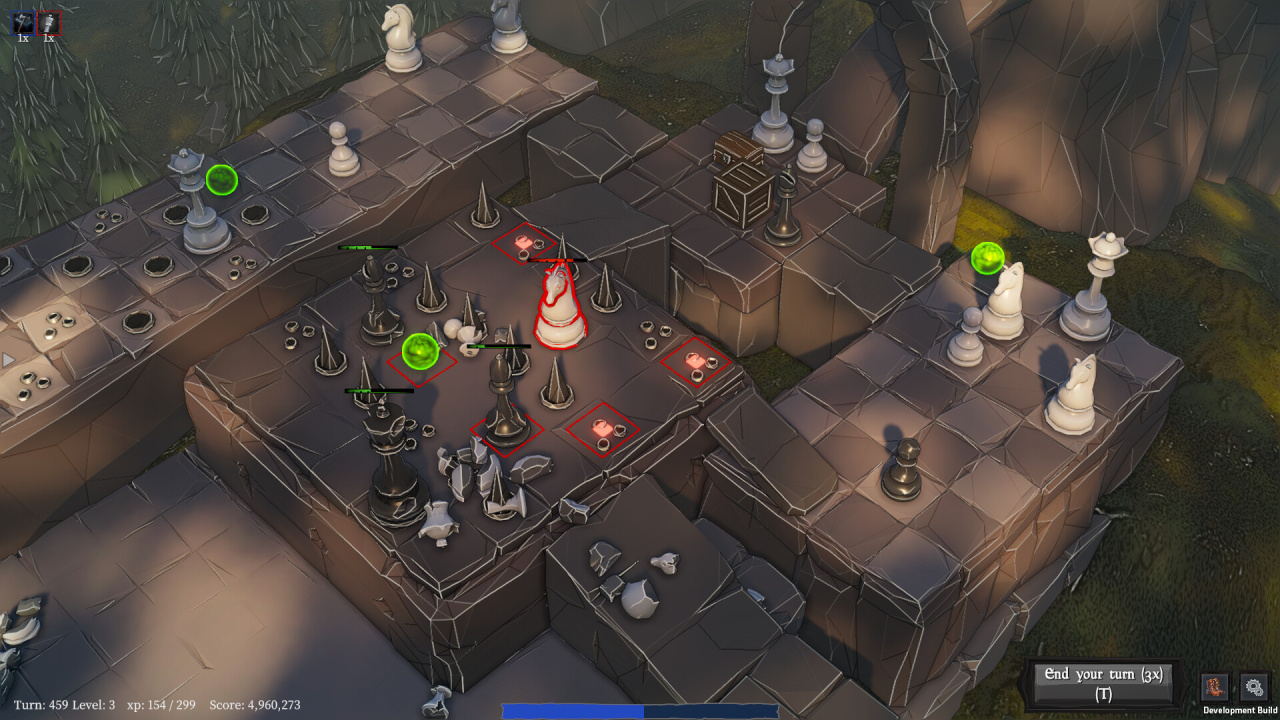The image size is (1280, 720).
Task: Attack the black bishop on the red-highlighted tile
Action: (504, 405)
